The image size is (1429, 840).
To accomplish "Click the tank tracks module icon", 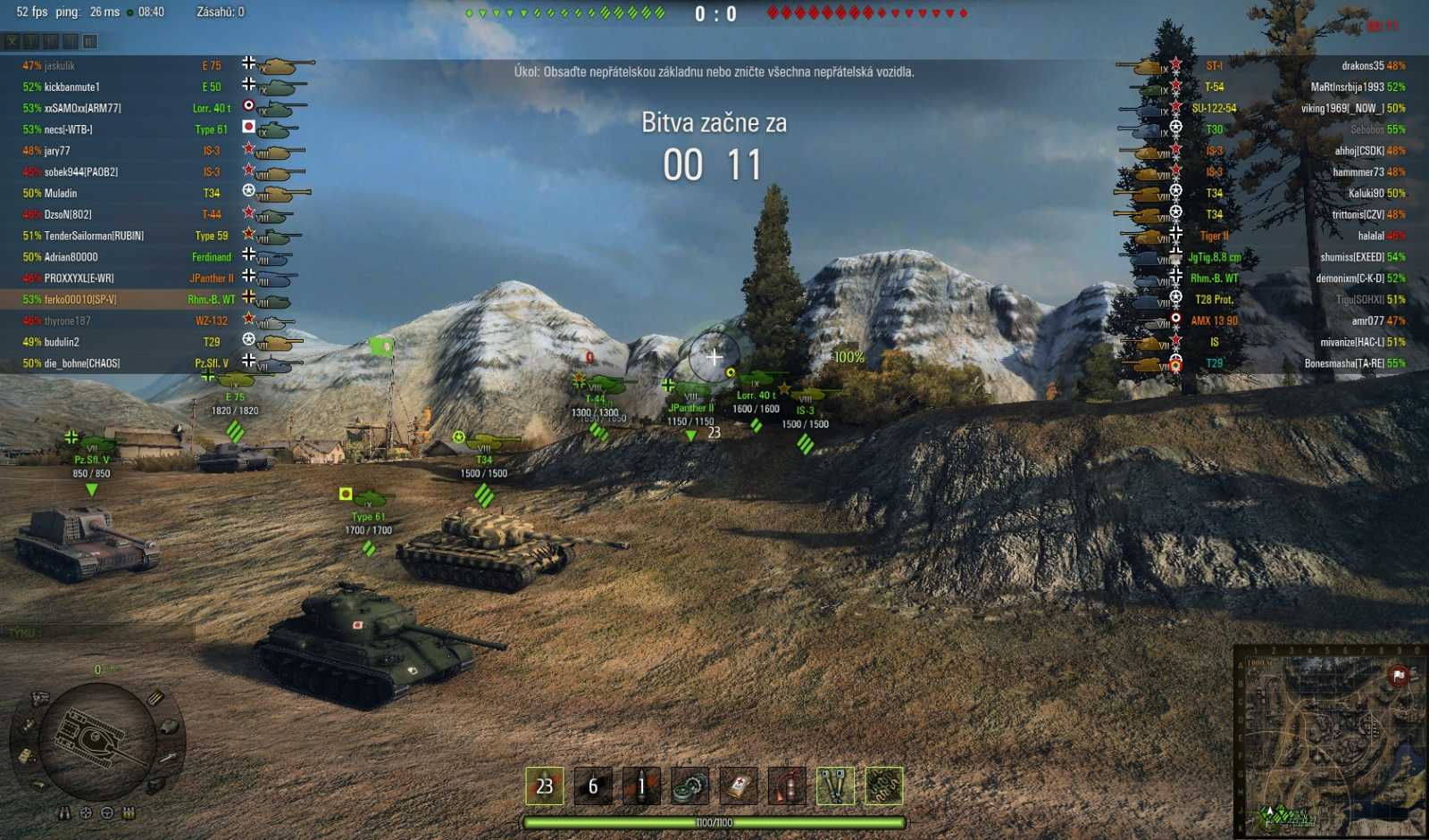I will pos(155,785).
